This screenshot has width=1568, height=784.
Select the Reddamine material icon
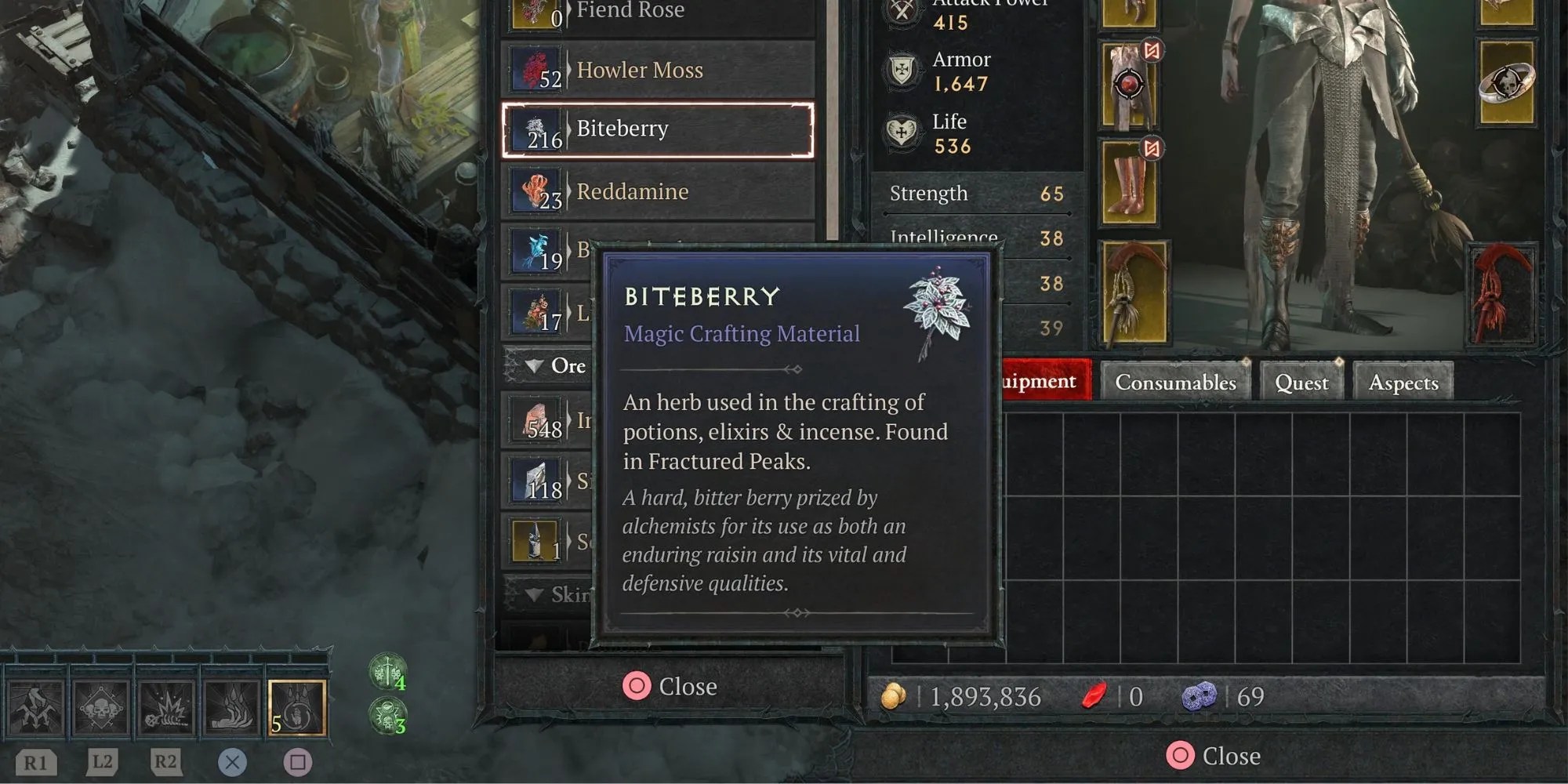pos(535,191)
